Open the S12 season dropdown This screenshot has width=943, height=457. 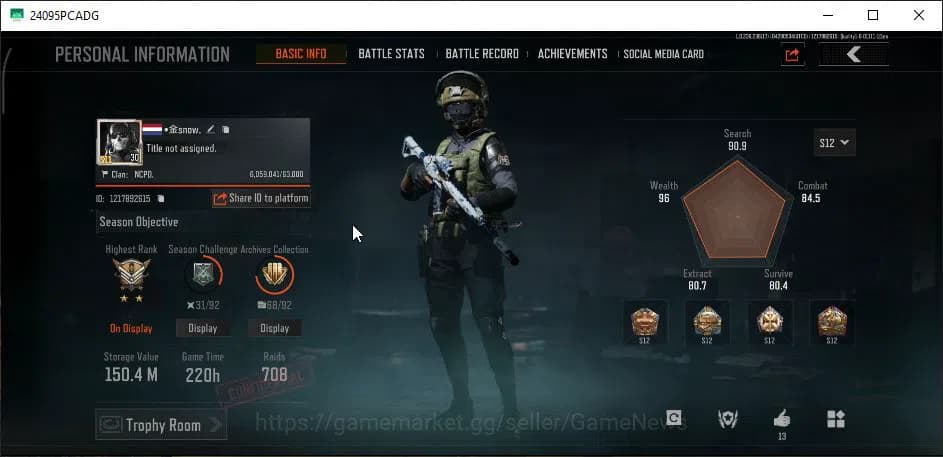(834, 143)
